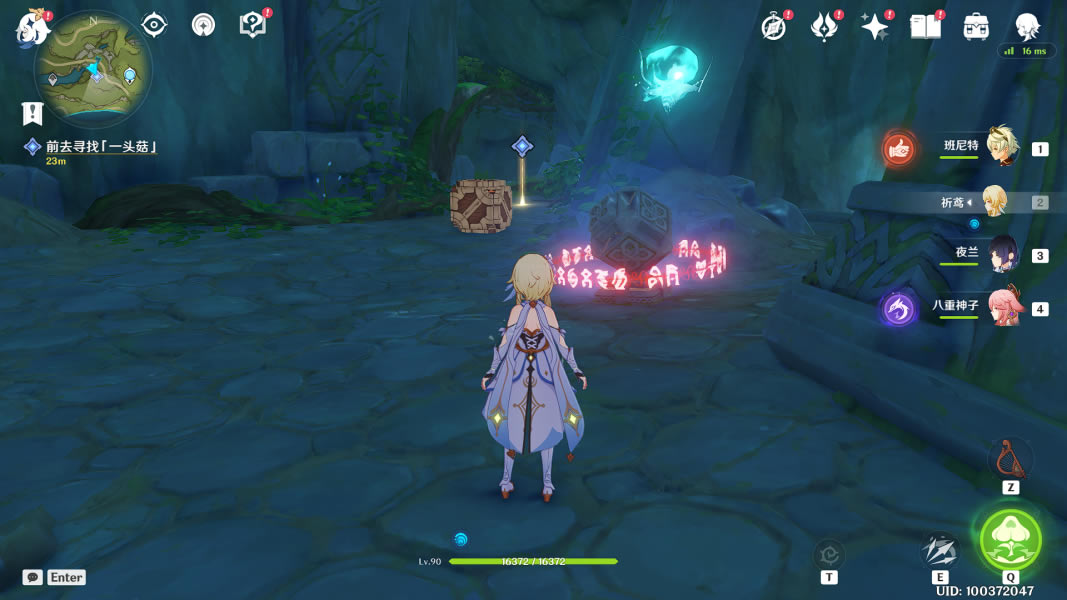Use the lyre gadget icon
Screen dimensions: 1067x600
click(1010, 459)
